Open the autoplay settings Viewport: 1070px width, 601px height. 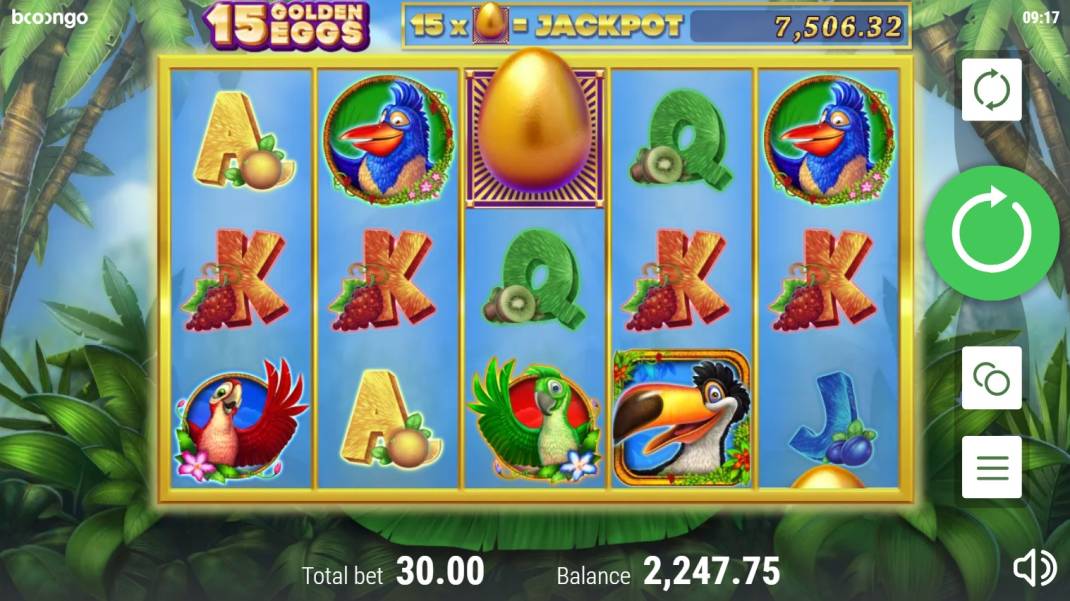991,90
